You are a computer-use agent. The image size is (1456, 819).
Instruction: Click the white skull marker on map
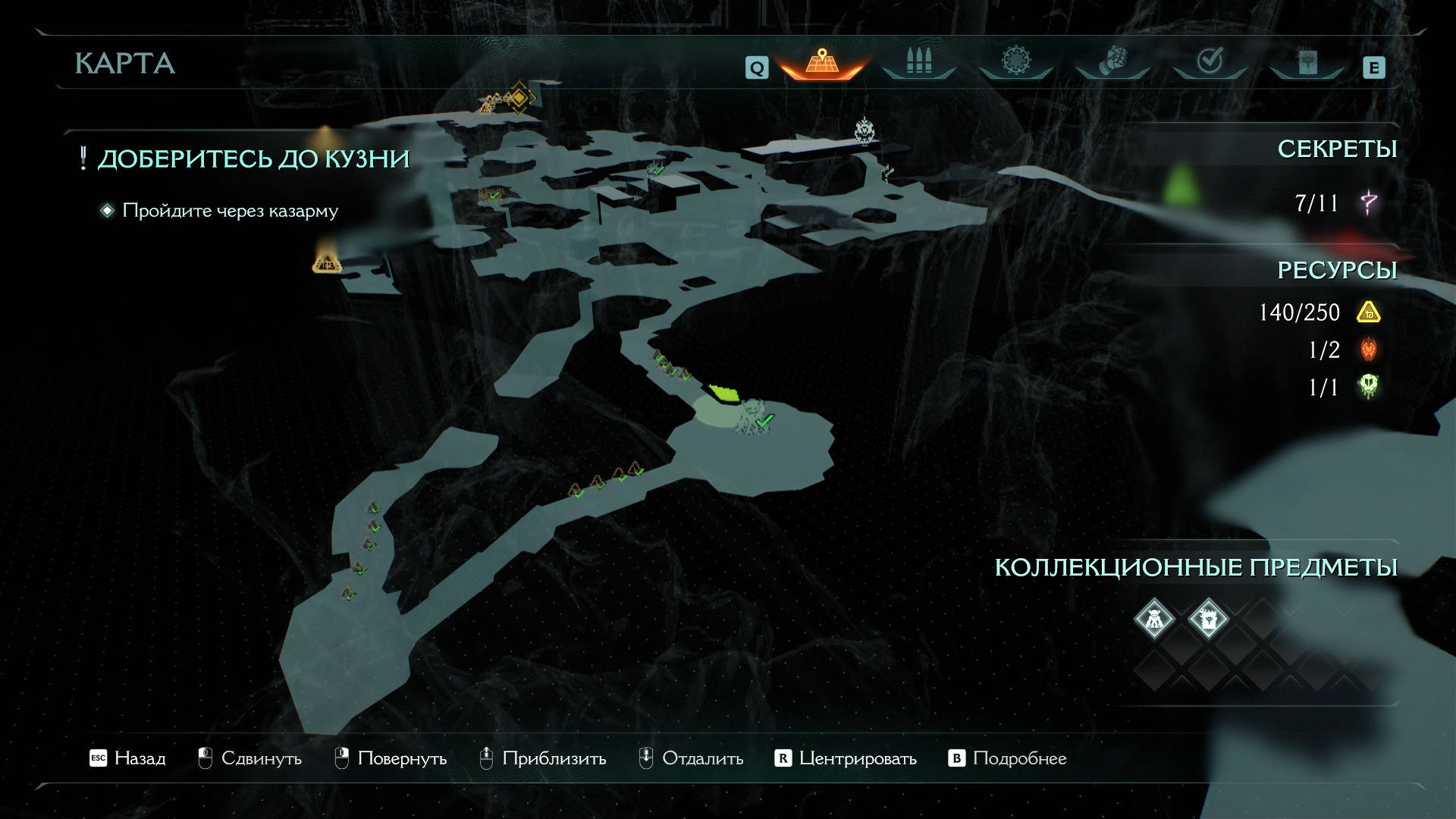[x=865, y=130]
